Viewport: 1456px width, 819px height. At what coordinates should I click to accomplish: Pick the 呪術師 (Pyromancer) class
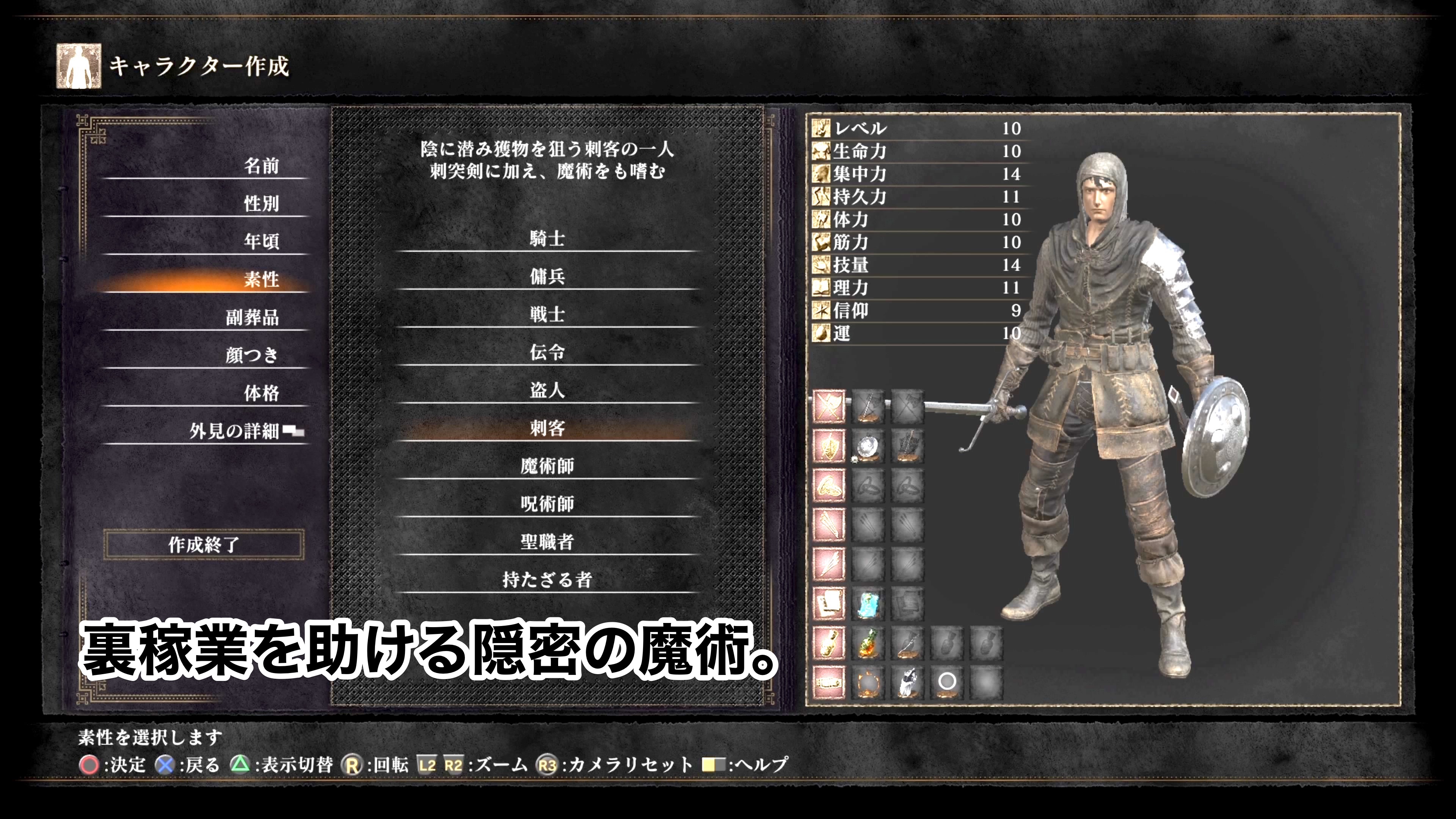[546, 504]
